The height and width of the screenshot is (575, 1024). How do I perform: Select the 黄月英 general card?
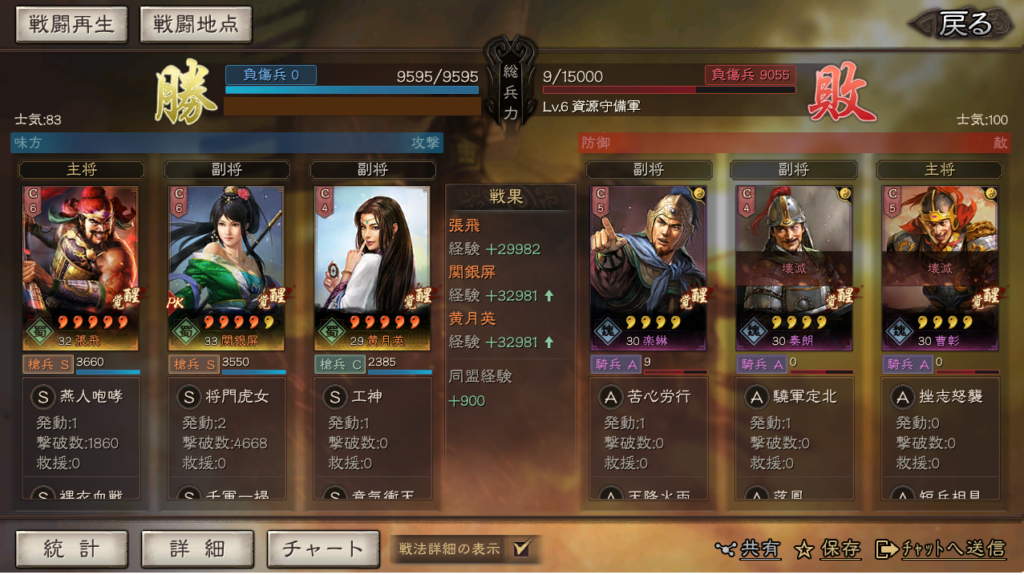pos(372,268)
